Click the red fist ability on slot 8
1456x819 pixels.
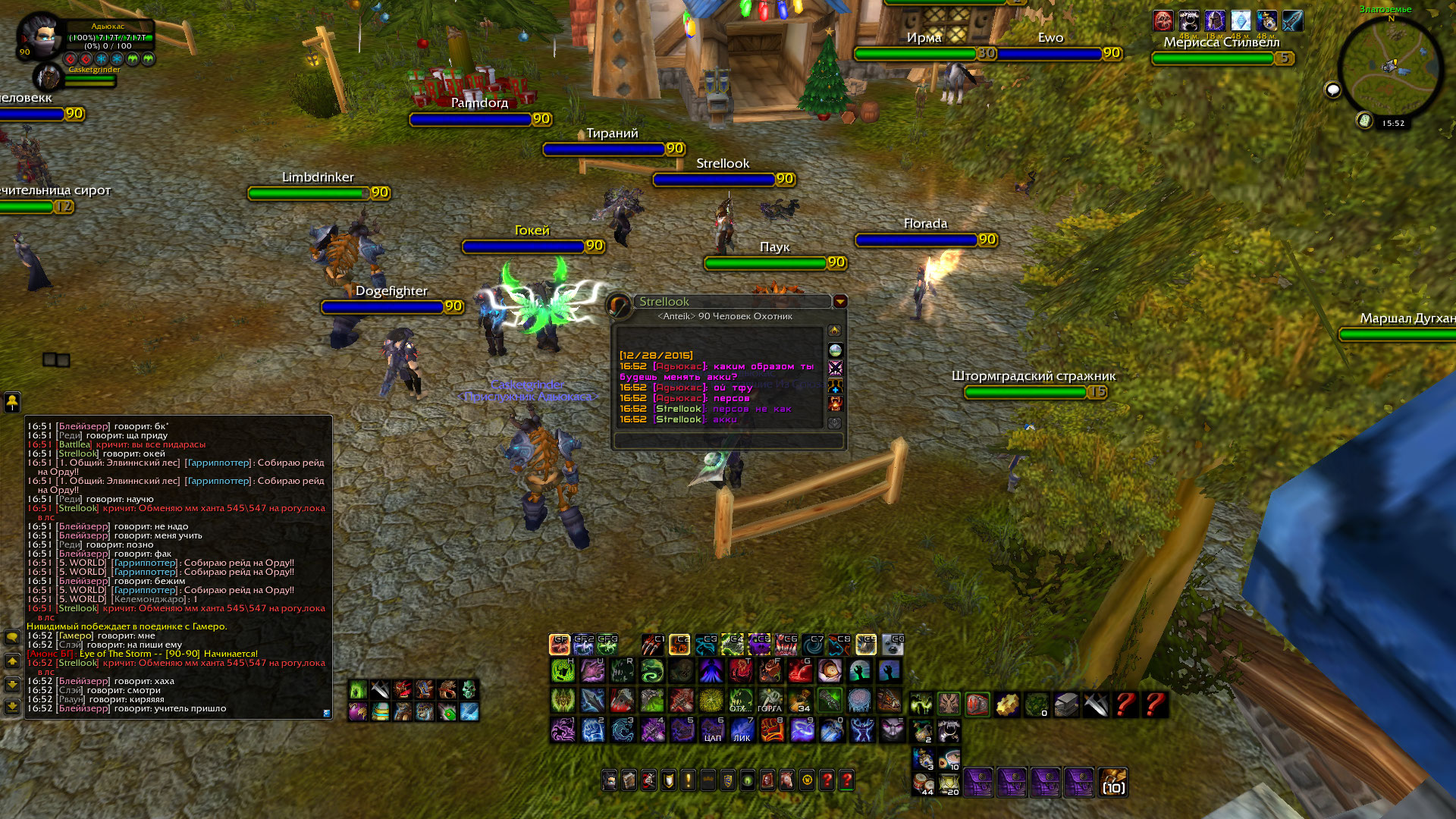tap(772, 730)
